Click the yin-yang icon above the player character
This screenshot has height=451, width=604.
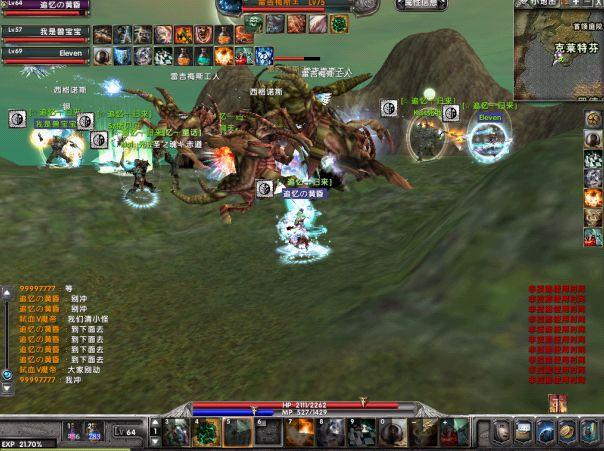[x=265, y=188]
